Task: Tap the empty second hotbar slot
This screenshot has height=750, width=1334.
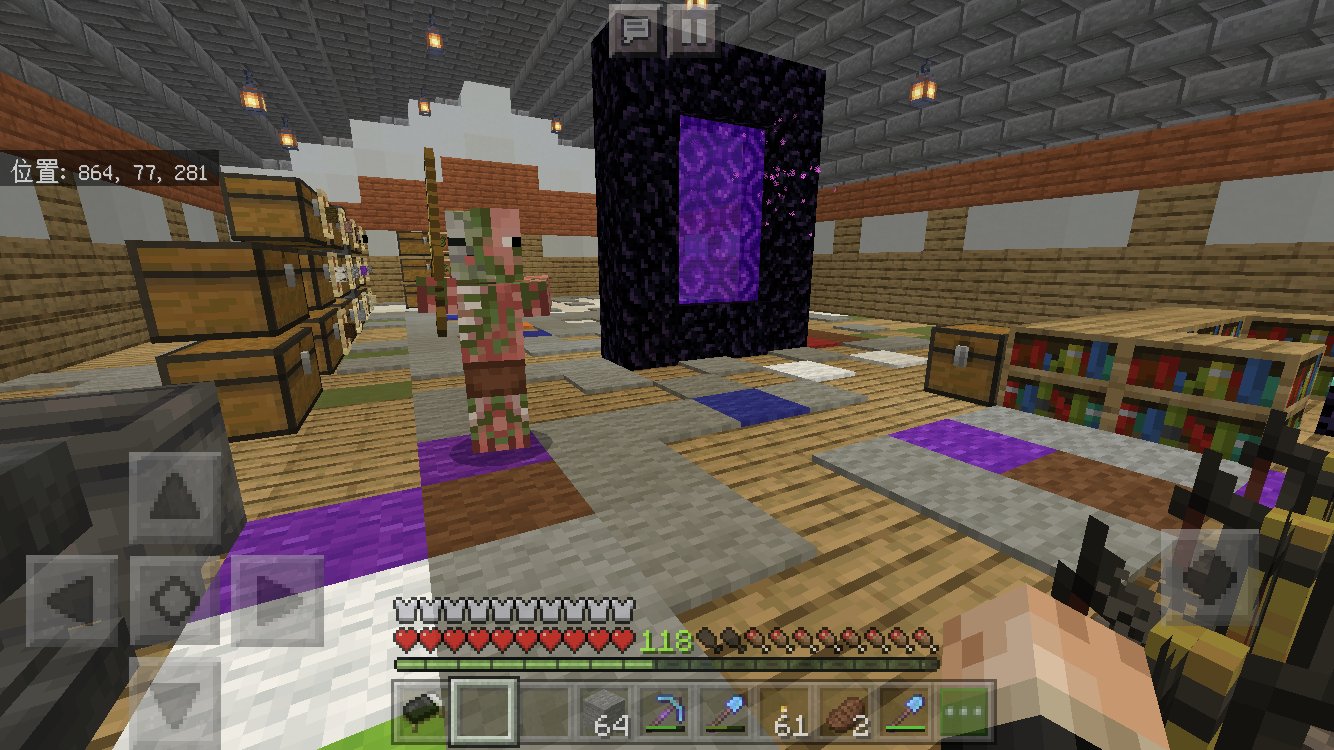Action: coord(482,712)
